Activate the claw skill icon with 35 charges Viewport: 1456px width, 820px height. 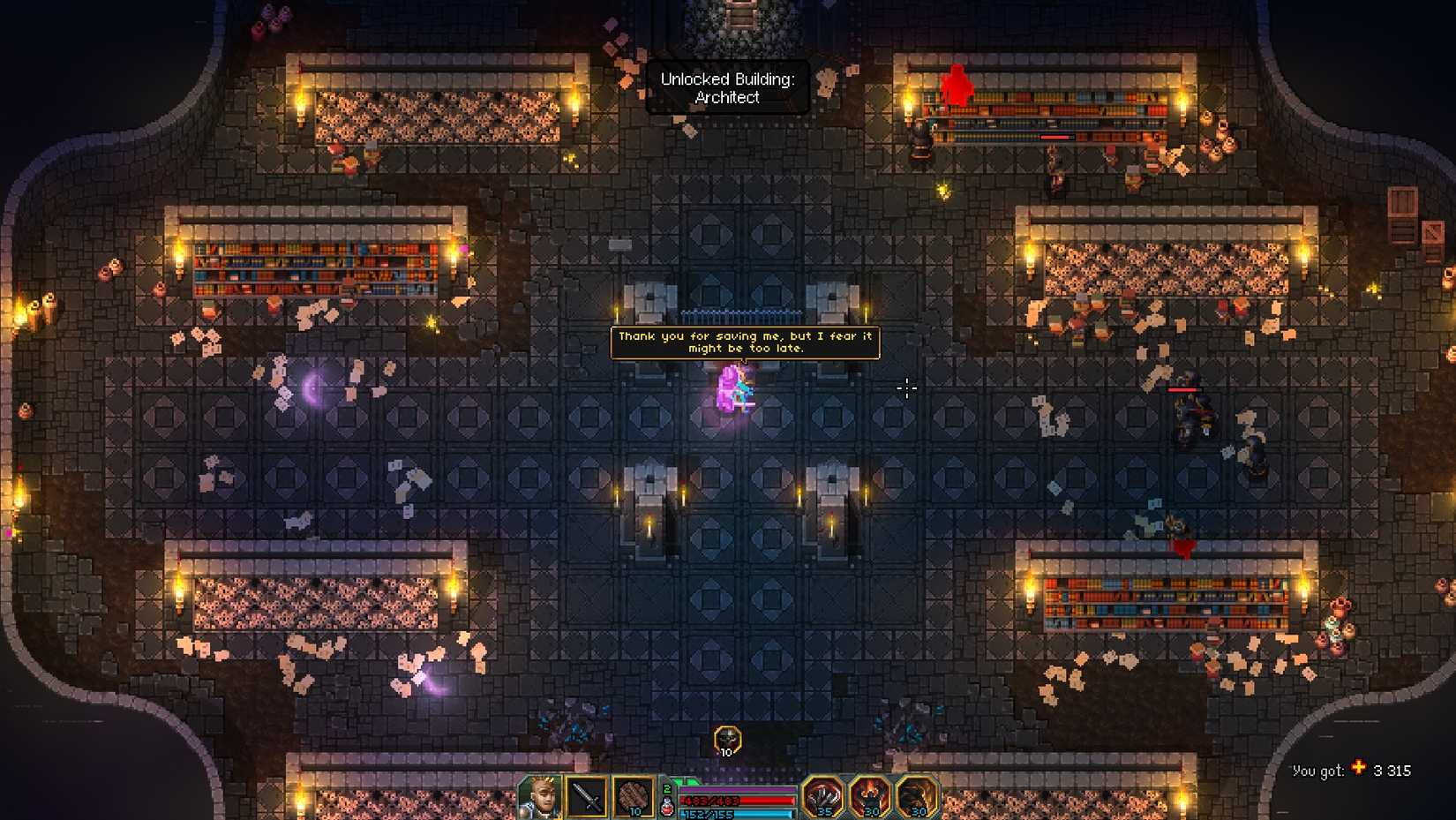[825, 797]
